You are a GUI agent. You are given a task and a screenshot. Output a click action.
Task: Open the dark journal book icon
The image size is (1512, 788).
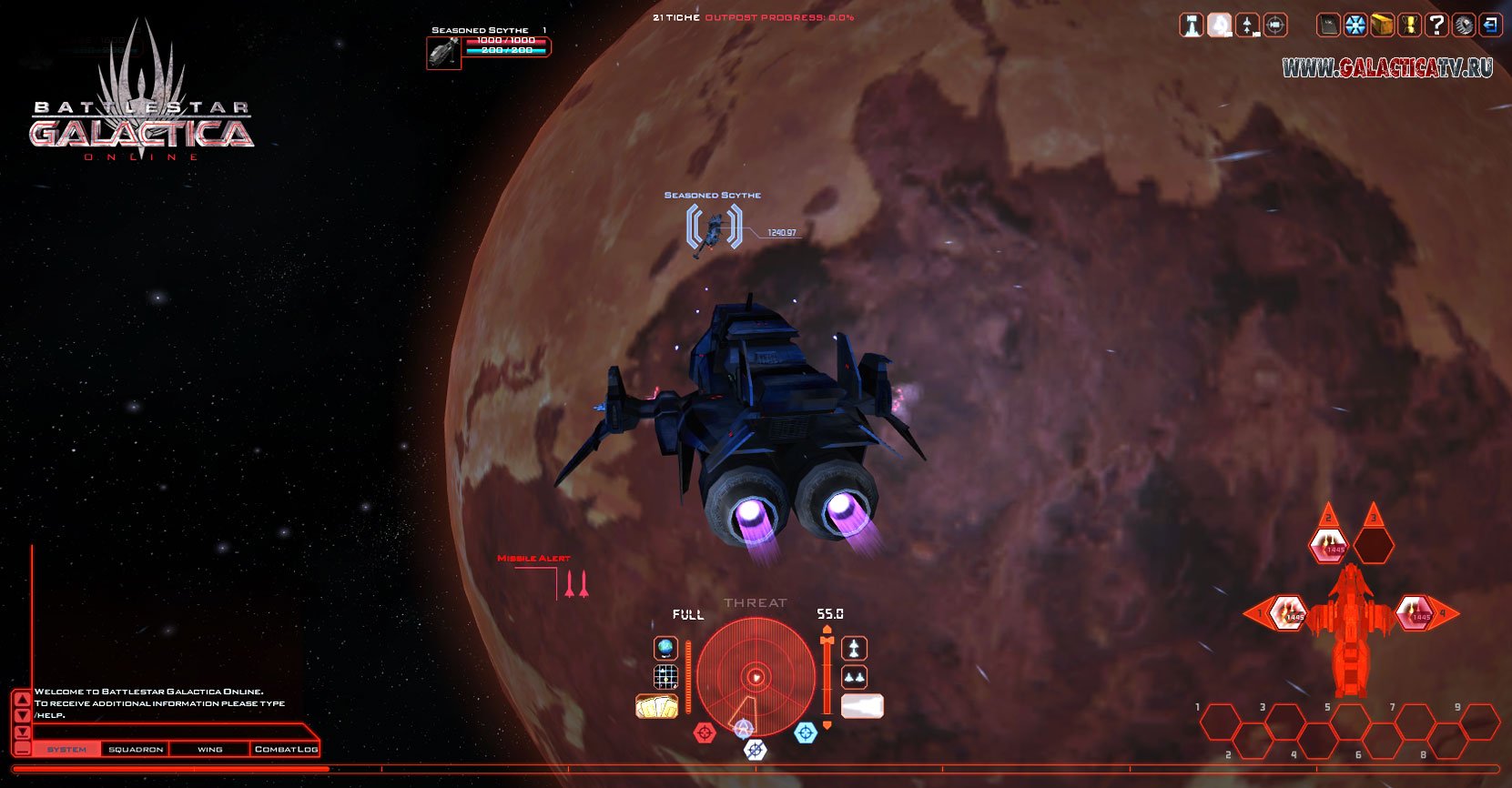click(x=1328, y=25)
